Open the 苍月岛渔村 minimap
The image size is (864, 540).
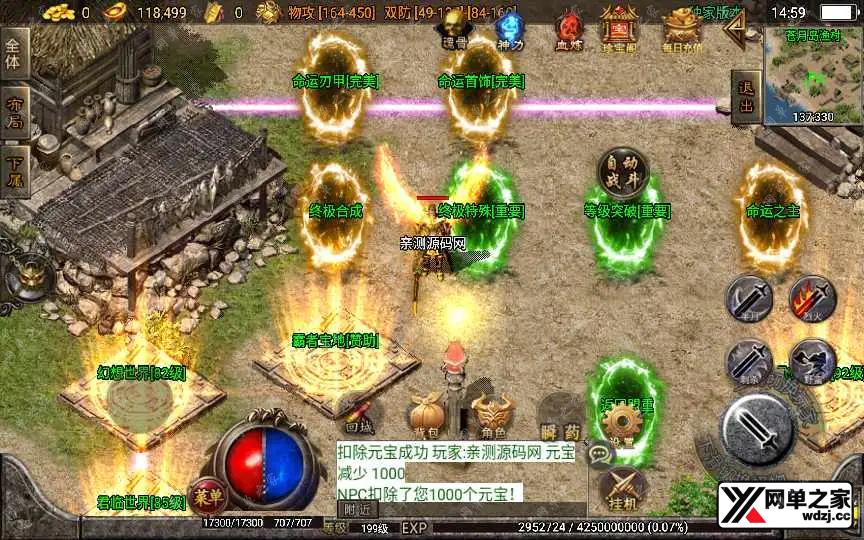pyautogui.click(x=811, y=73)
